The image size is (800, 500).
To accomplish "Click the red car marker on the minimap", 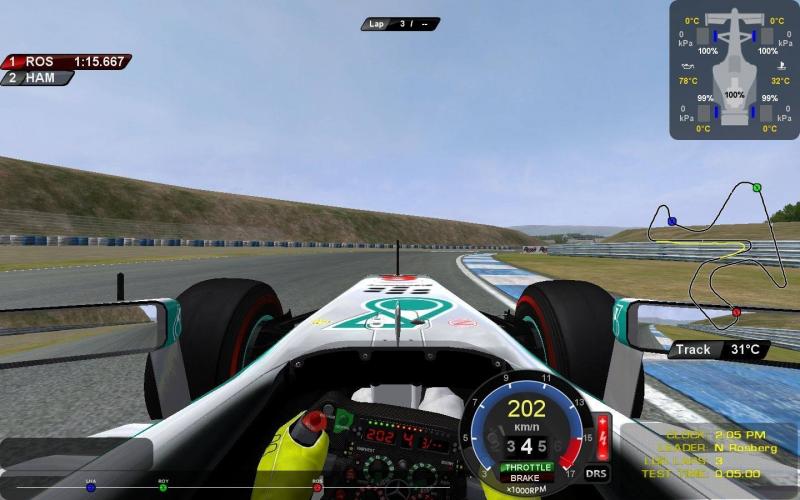I will pos(737,312).
